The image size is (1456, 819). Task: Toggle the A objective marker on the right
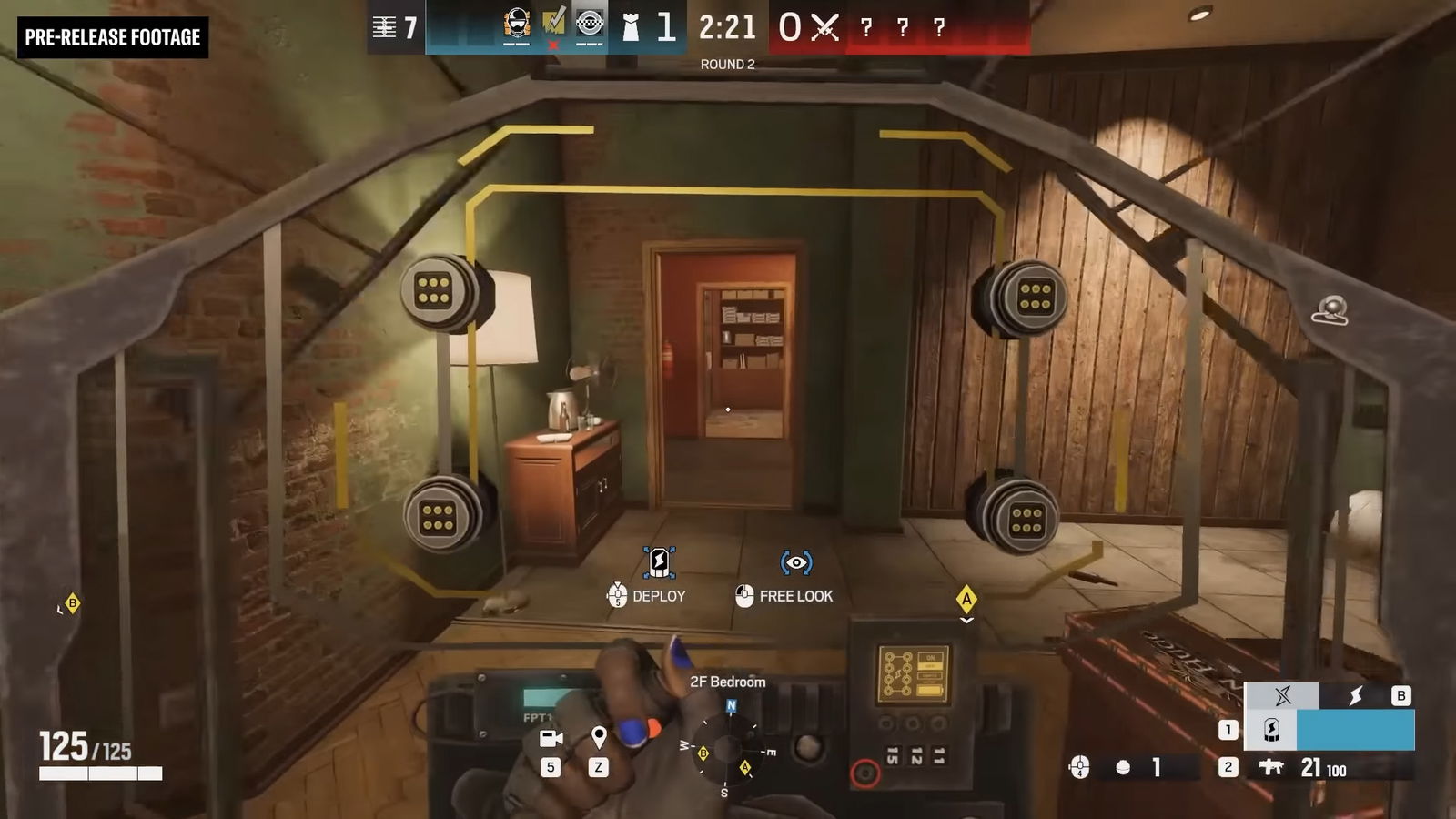pos(966,598)
